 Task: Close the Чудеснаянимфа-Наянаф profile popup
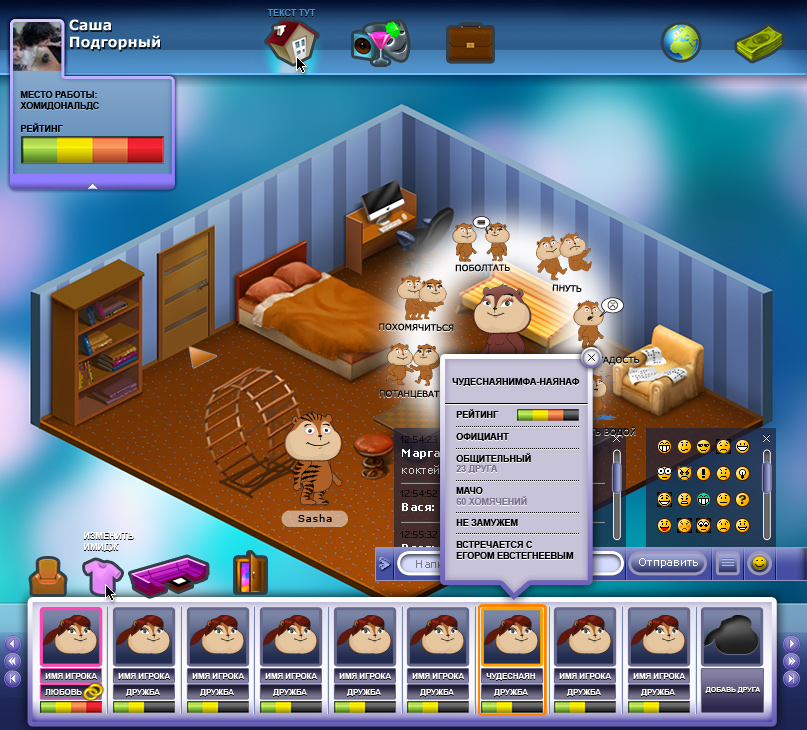pyautogui.click(x=591, y=357)
